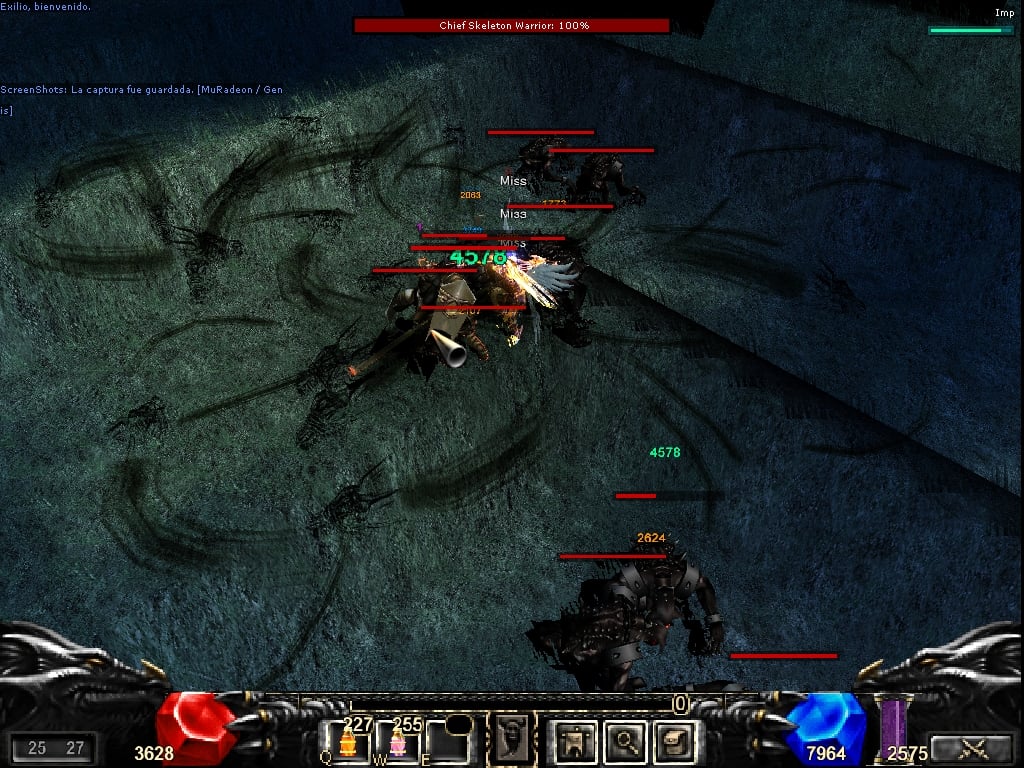Click the magnifying glass button
This screenshot has width=1024, height=768.
pos(625,741)
